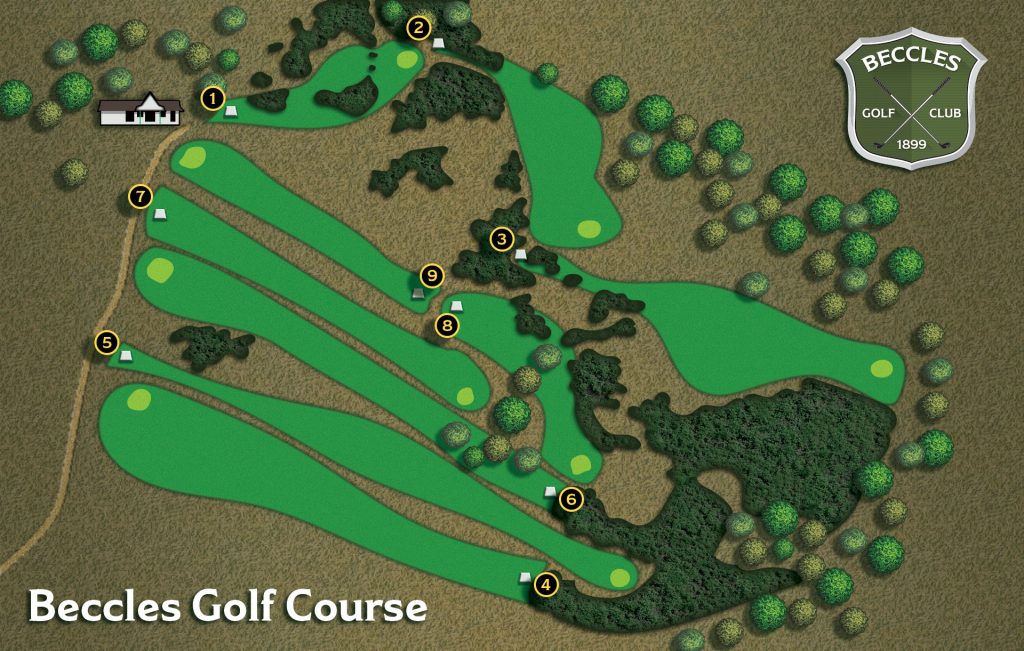Select hole 5 marker
Screen dimensions: 1024x651
point(108,343)
